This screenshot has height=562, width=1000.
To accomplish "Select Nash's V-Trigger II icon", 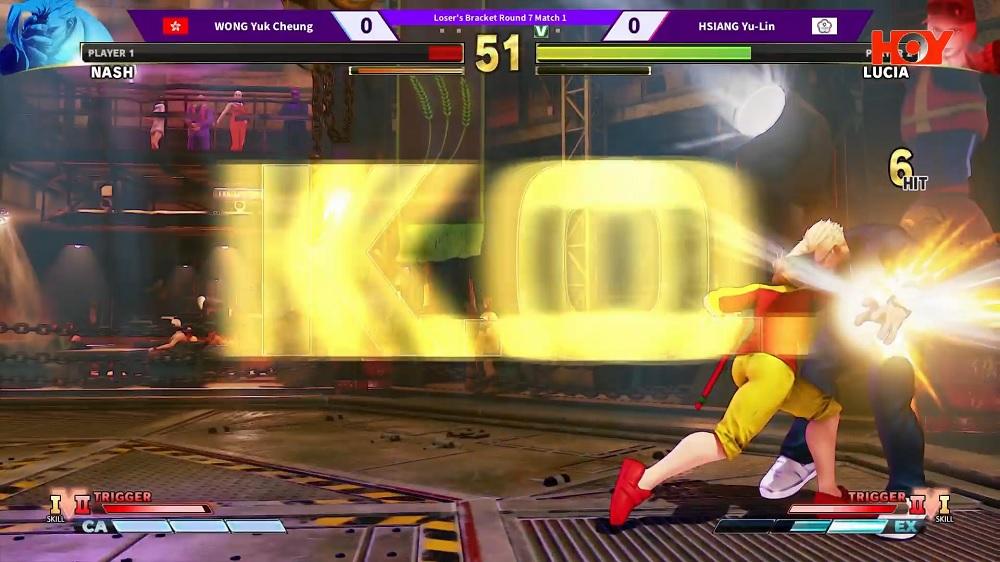I will 81,503.
